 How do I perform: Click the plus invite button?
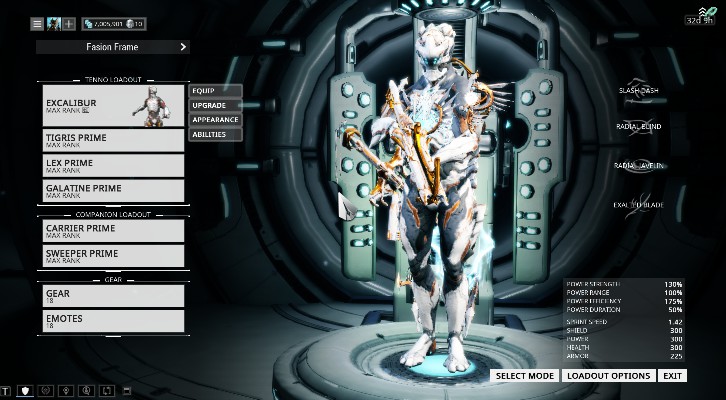tap(69, 23)
